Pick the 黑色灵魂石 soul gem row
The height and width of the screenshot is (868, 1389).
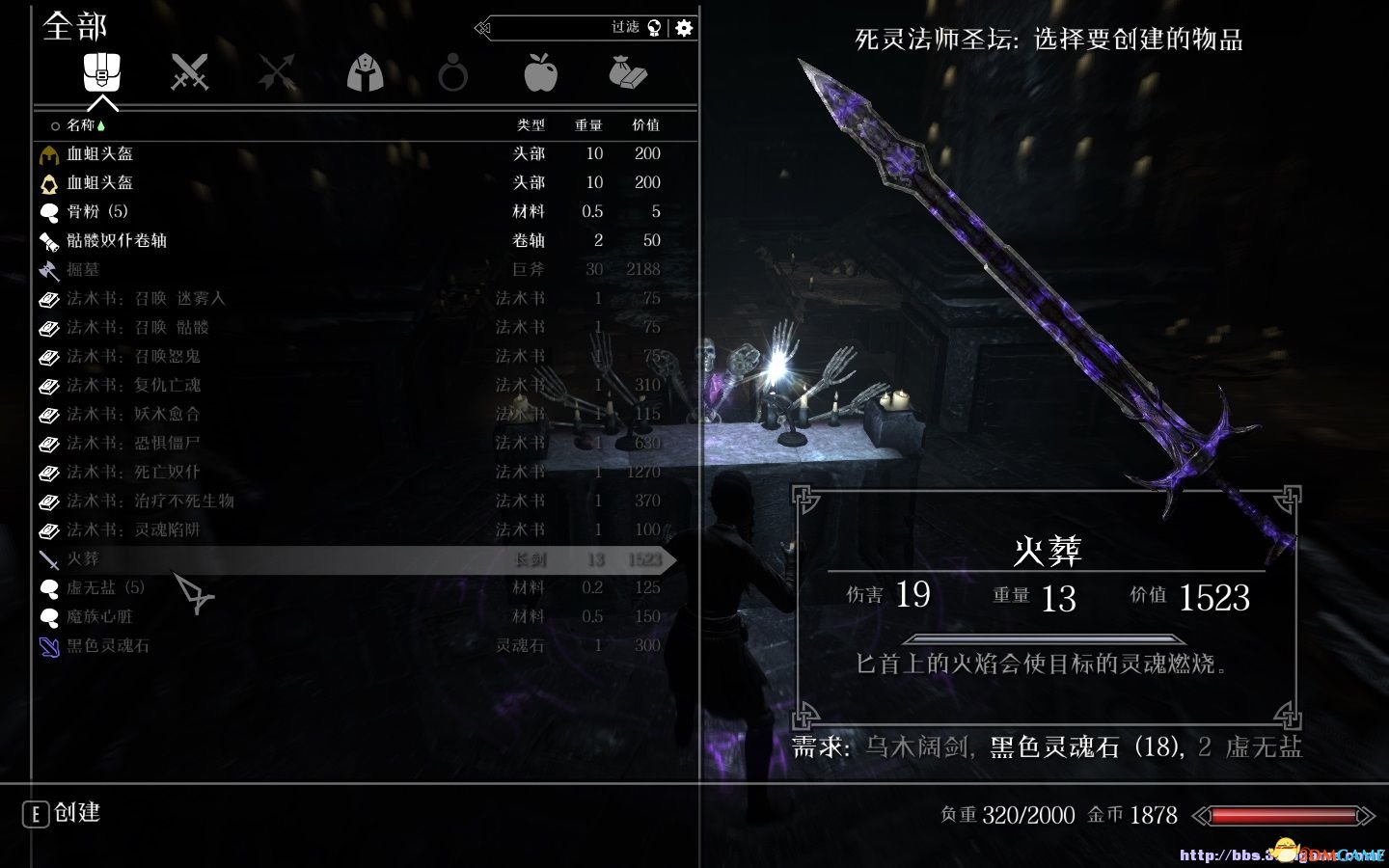point(107,645)
